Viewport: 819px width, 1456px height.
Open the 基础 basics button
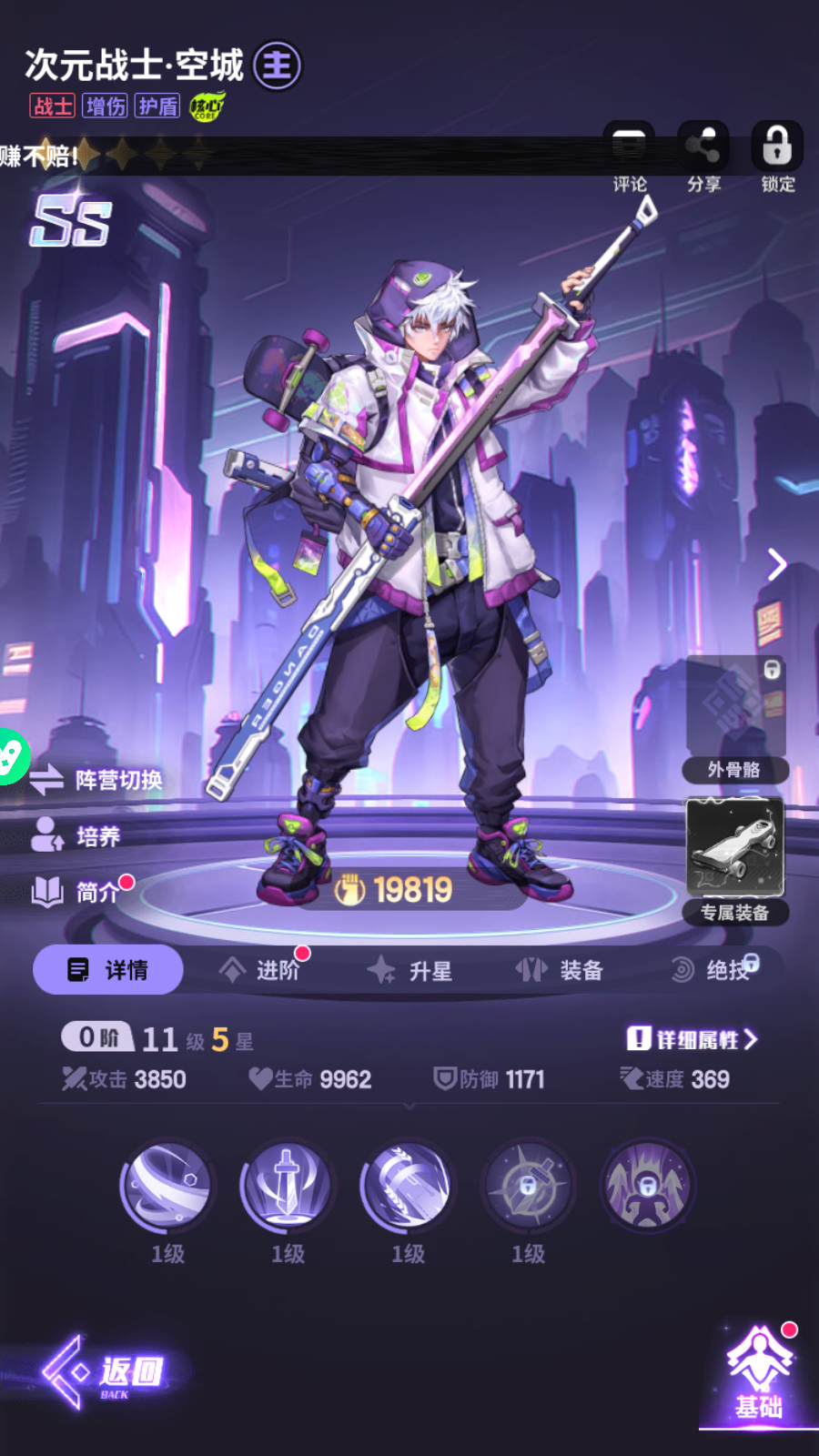pyautogui.click(x=759, y=1374)
